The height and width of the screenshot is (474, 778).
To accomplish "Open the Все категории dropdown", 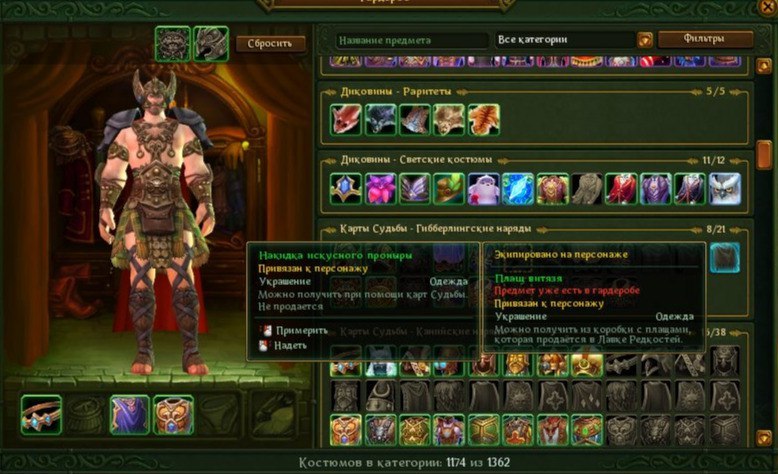I will [x=565, y=40].
